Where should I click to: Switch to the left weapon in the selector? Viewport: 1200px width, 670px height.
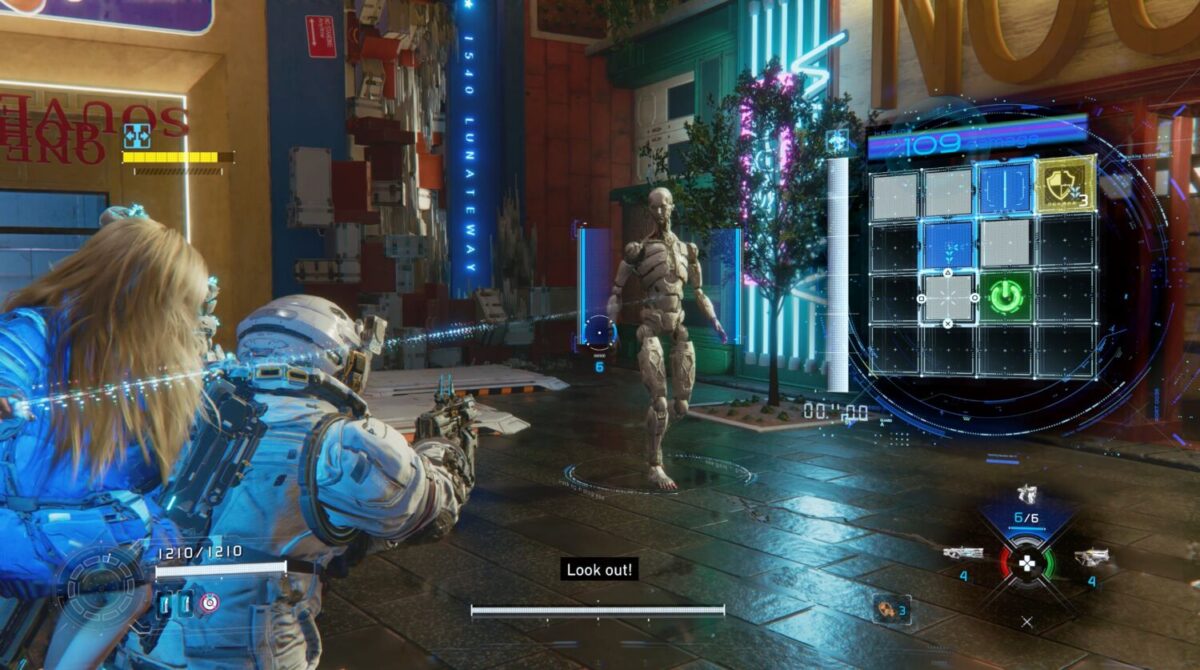(x=963, y=553)
